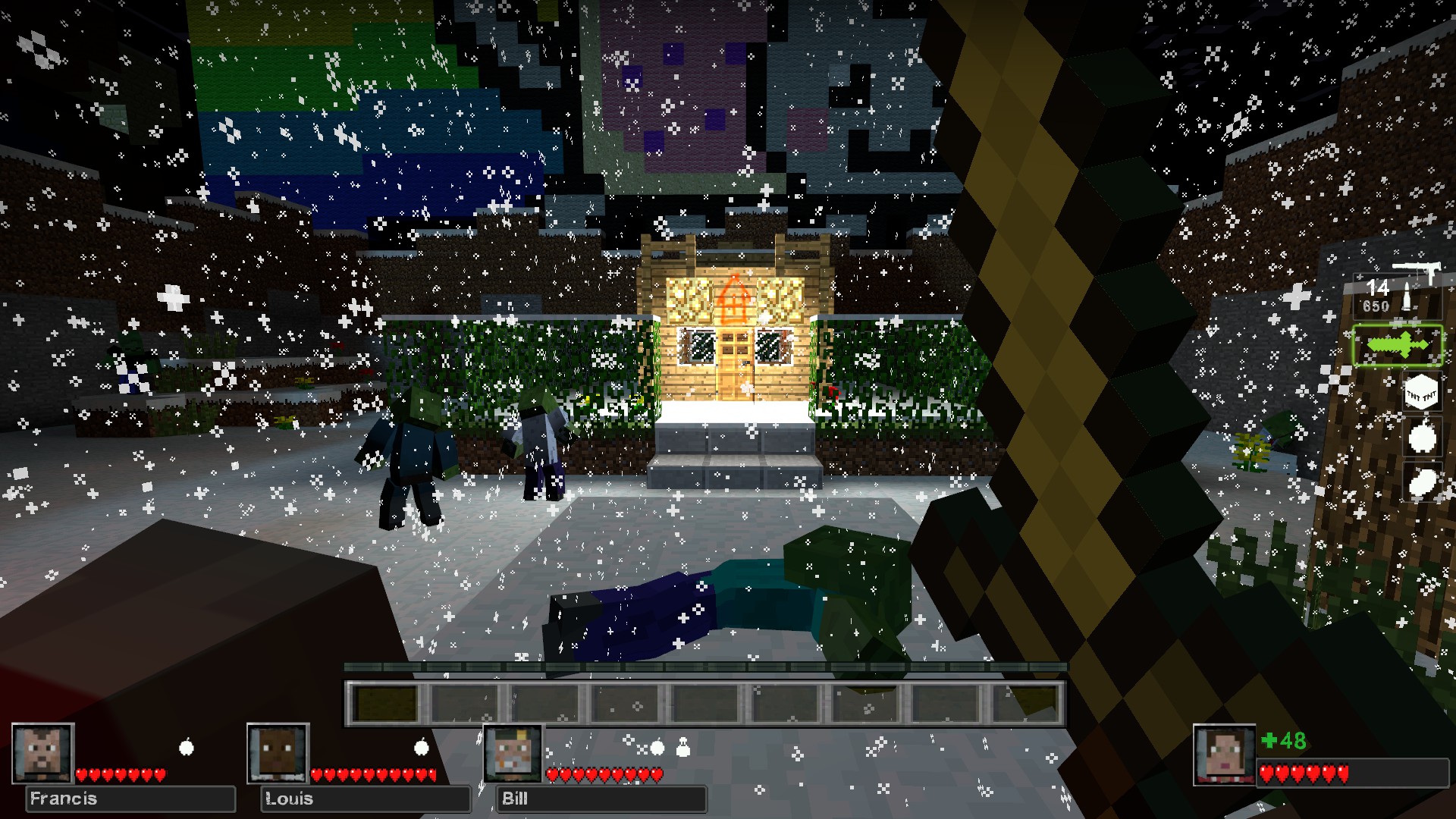This screenshot has height=819, width=1456.
Task: Select the submachine gun primary weapon slot
Action: [1397, 291]
